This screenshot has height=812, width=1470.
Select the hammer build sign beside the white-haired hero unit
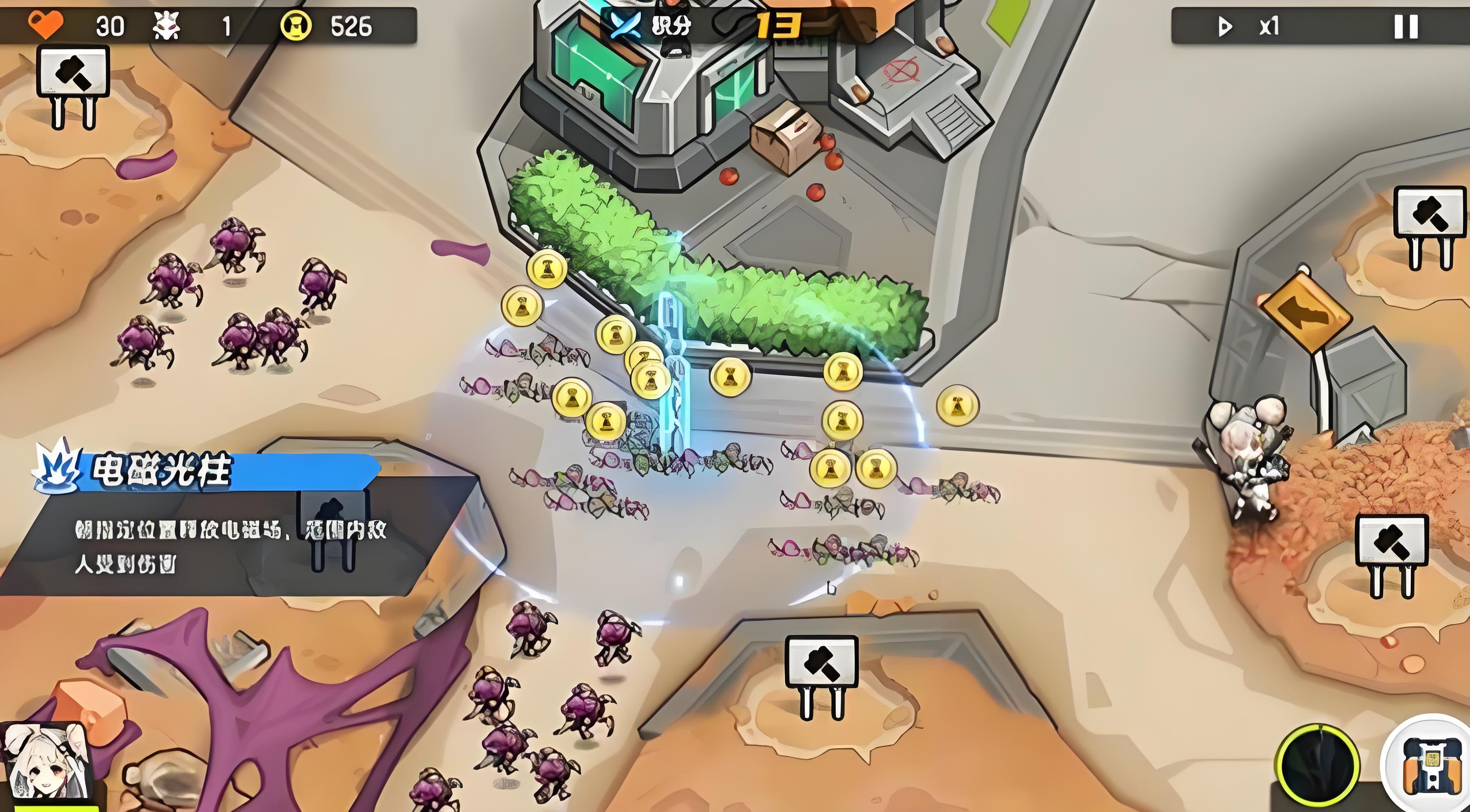pos(1391,540)
